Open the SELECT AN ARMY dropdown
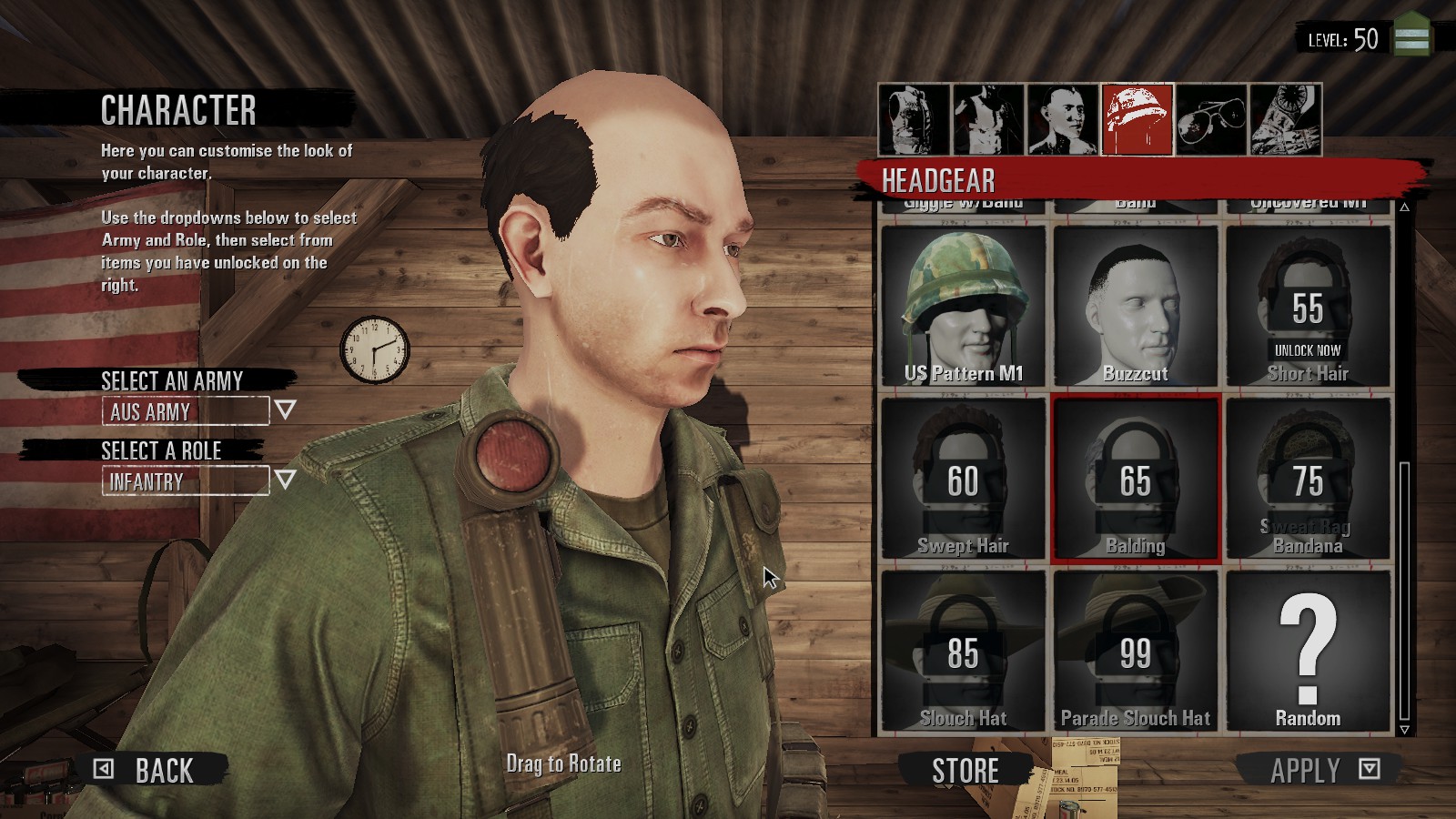This screenshot has width=1456, height=819. [182, 411]
